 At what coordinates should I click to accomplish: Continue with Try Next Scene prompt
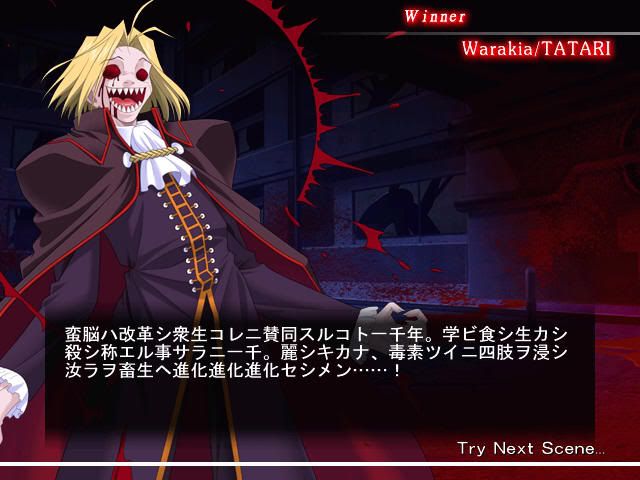(530, 447)
